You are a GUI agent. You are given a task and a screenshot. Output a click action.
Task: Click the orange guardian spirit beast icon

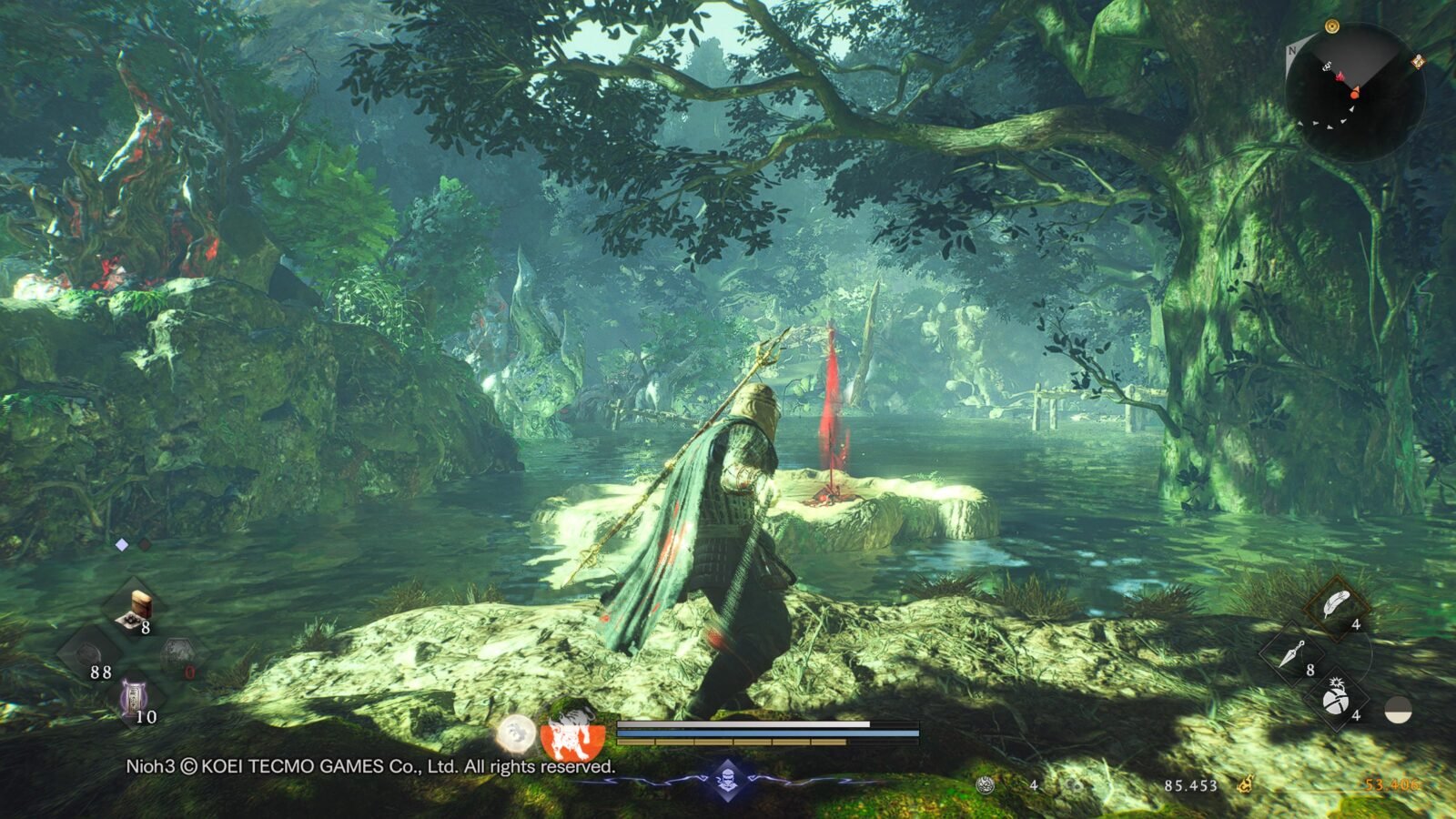pyautogui.click(x=571, y=731)
